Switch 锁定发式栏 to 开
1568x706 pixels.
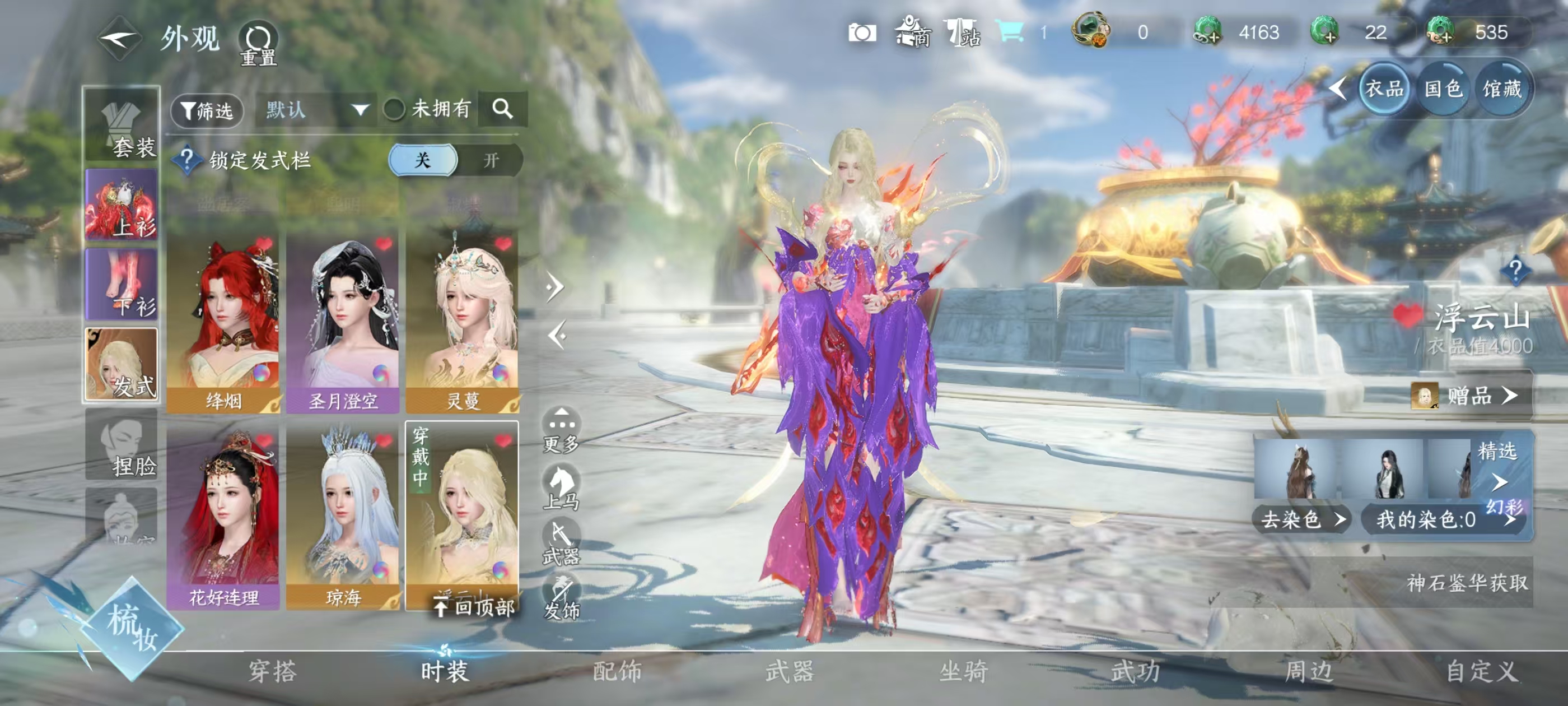[490, 160]
